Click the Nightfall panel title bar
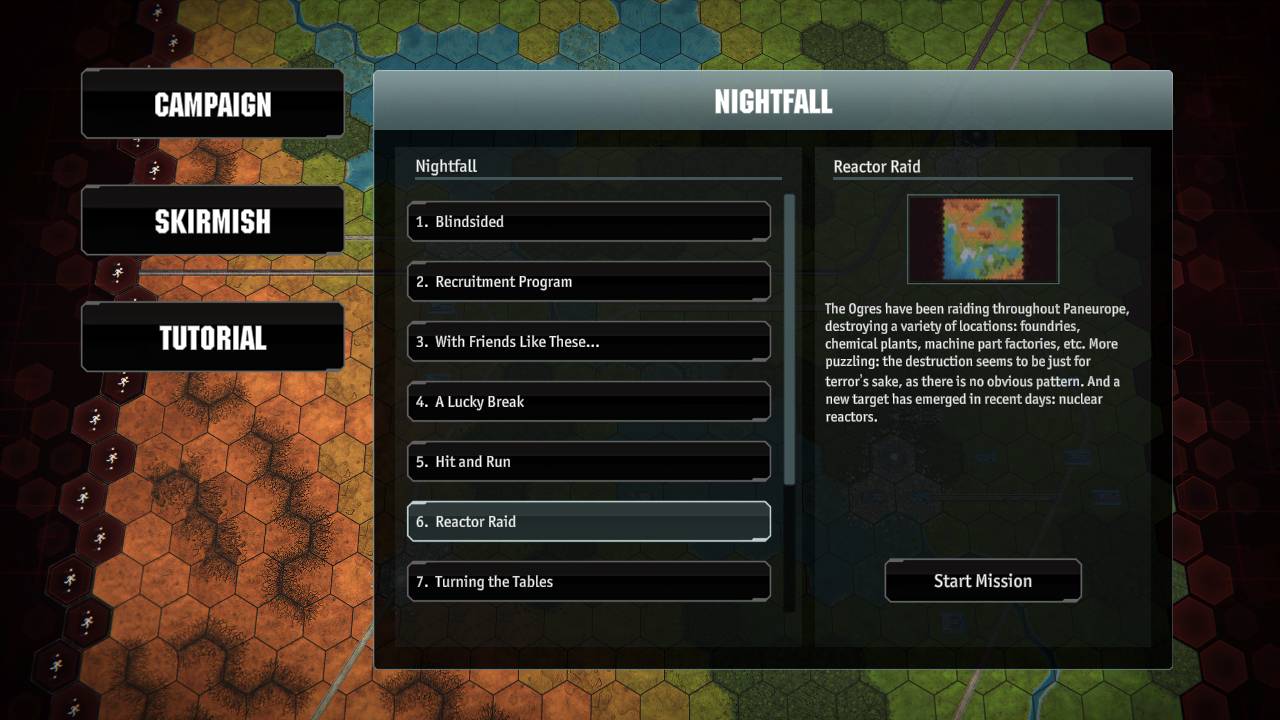 pyautogui.click(x=772, y=100)
